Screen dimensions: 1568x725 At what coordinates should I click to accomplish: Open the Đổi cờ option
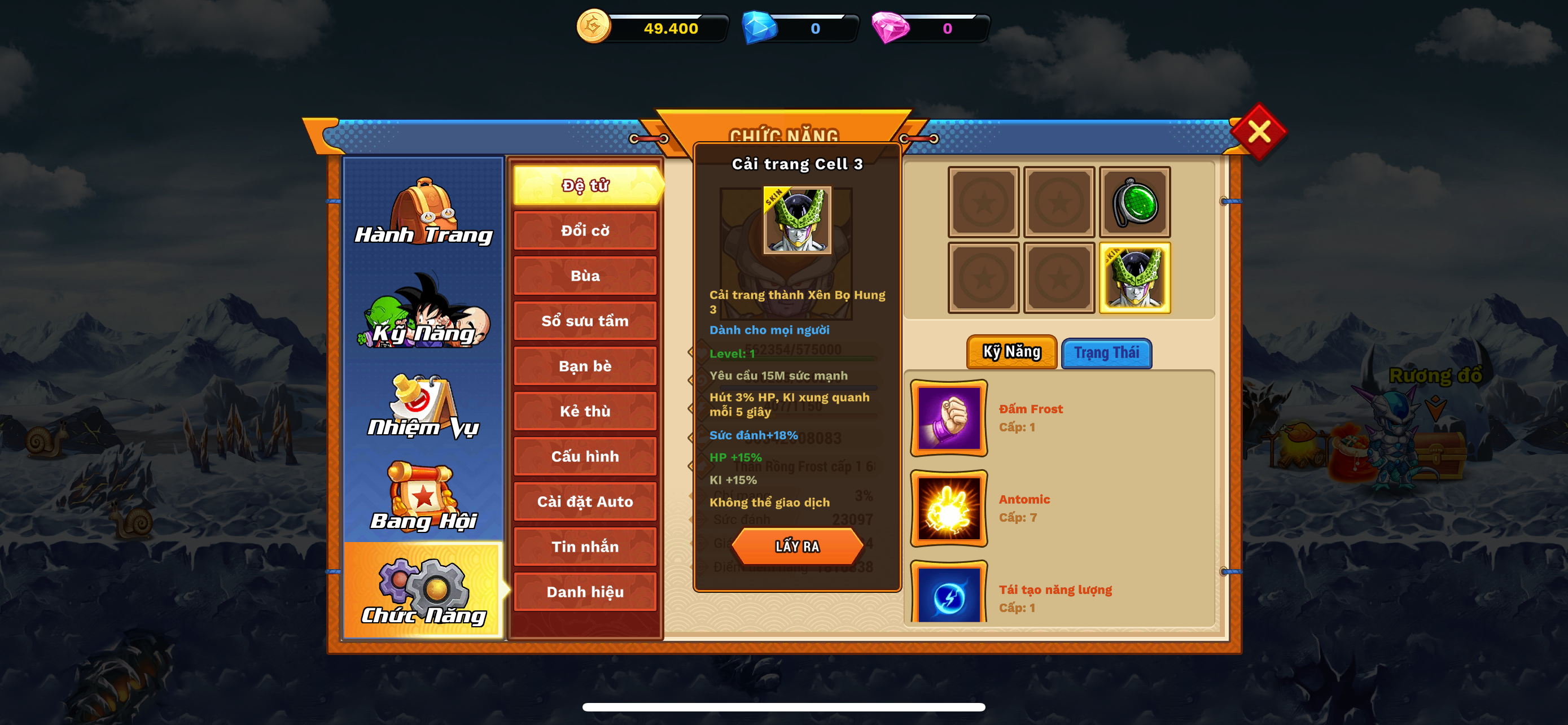(585, 231)
